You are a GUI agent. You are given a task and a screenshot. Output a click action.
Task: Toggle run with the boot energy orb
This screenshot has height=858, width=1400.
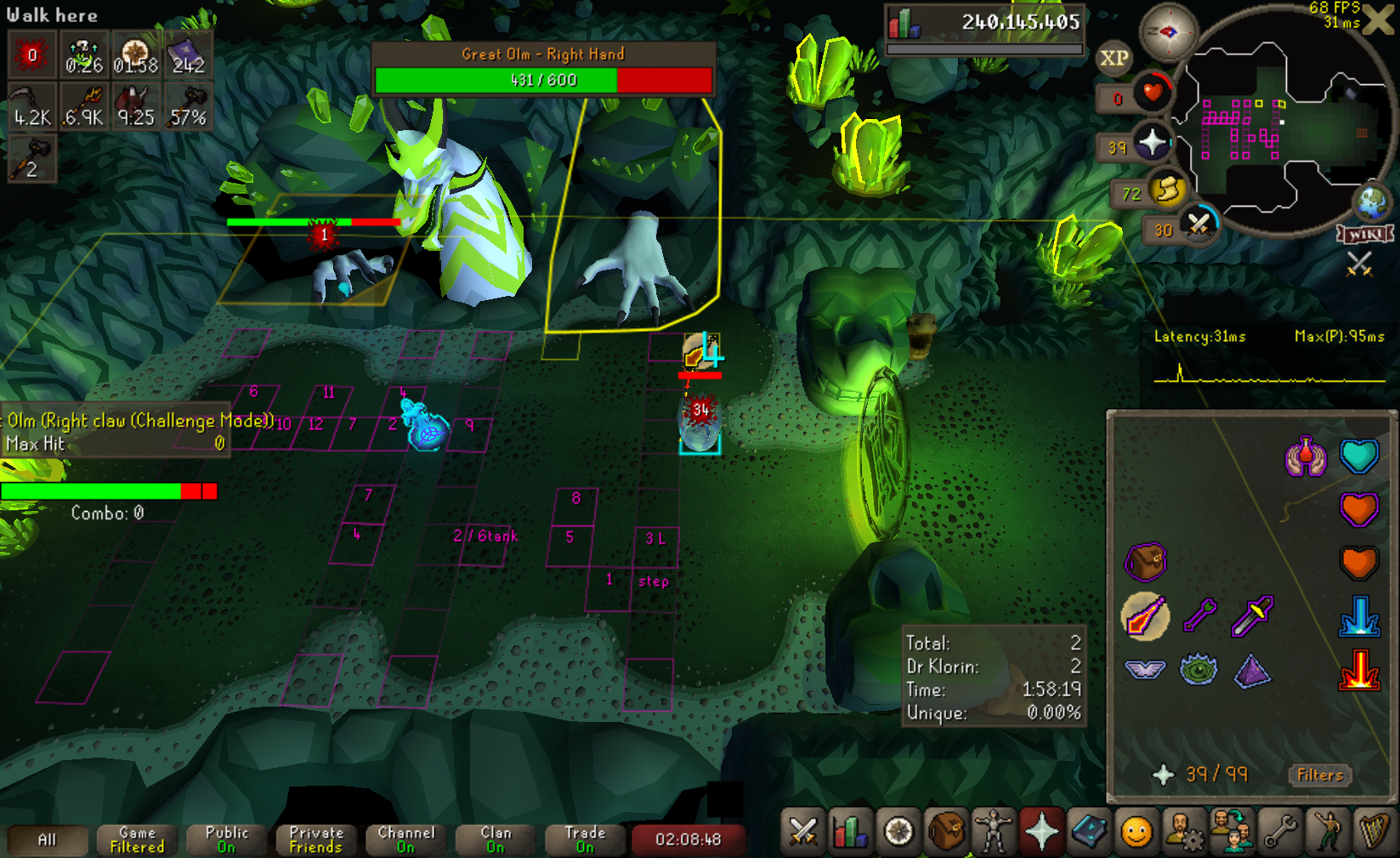(x=1166, y=189)
